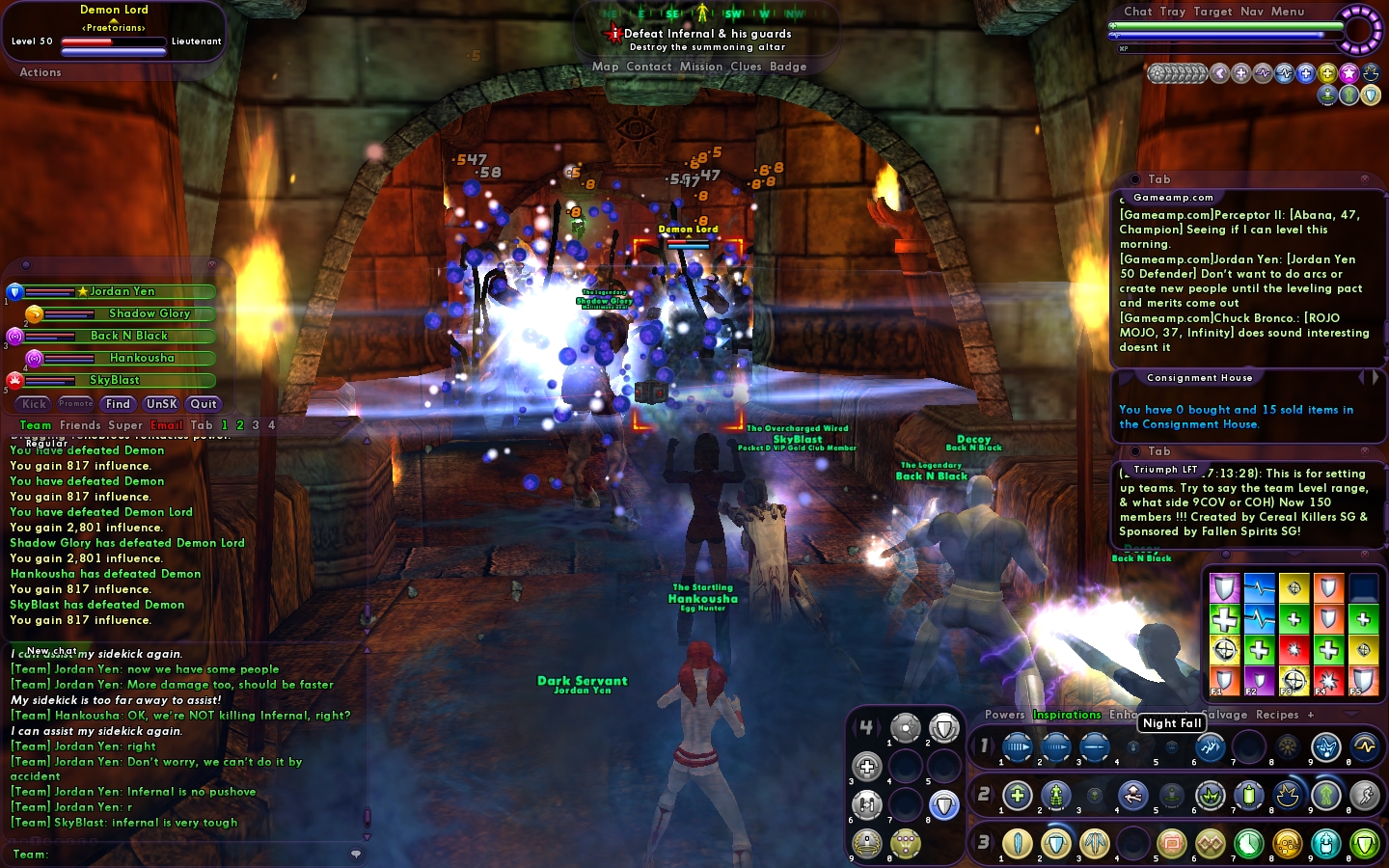The image size is (1389, 868).
Task: Toggle the Chat window
Action: coord(1137,12)
